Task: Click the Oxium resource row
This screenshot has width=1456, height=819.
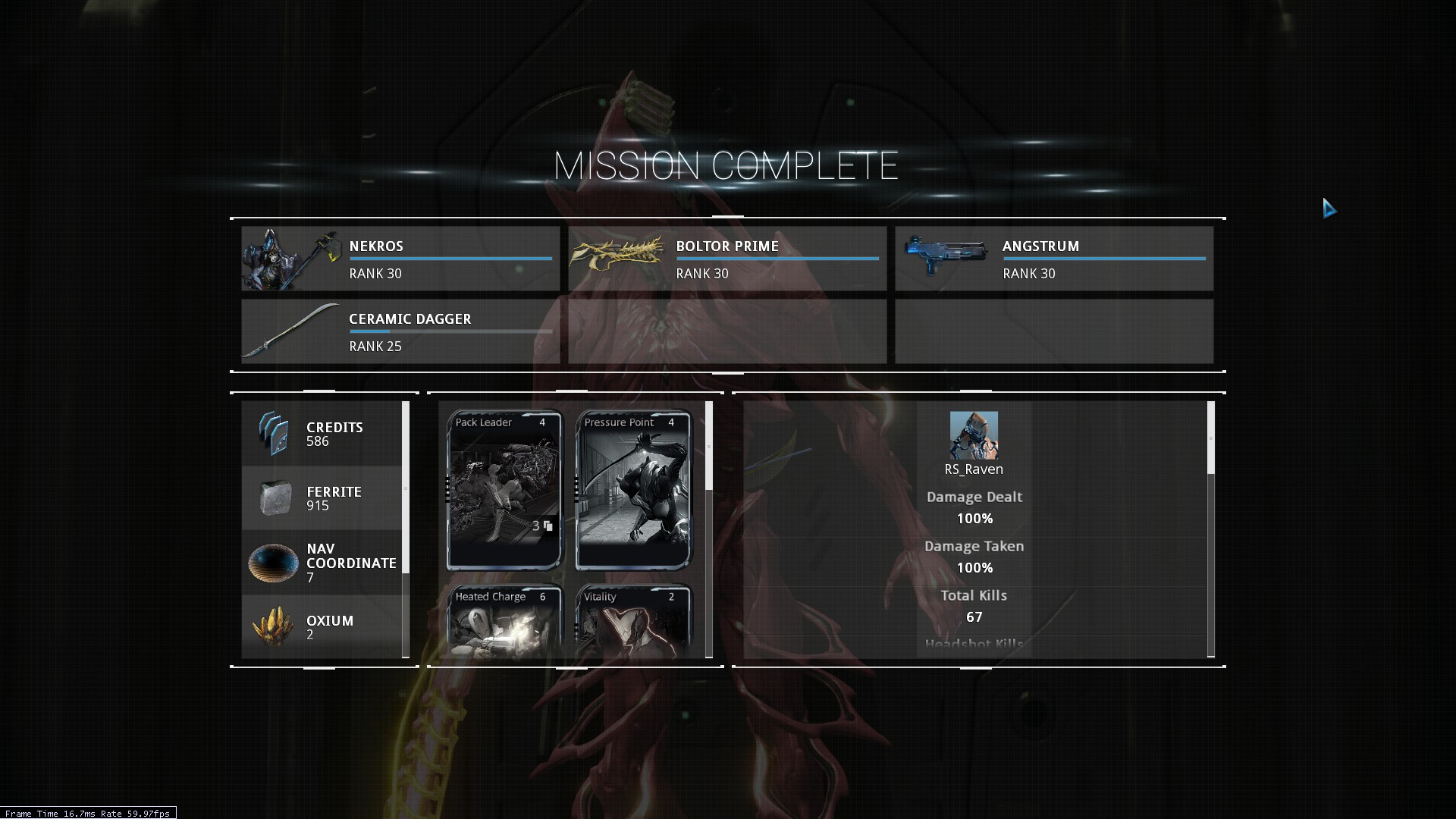Action: (x=322, y=626)
